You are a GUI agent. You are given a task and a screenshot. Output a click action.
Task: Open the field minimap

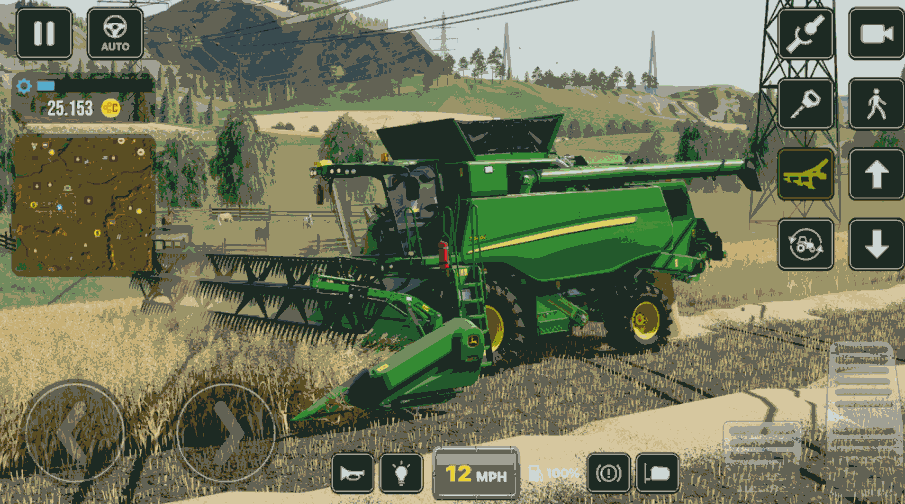coord(84,205)
